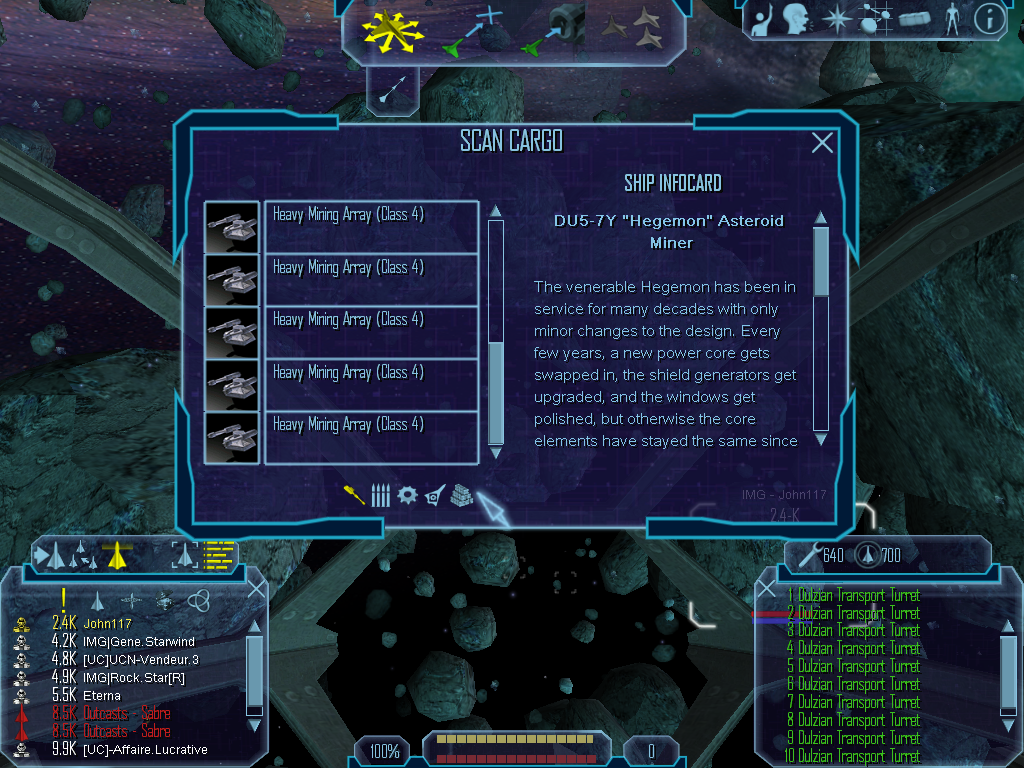
Task: Show equipment with the gear filter icon
Action: click(x=407, y=495)
